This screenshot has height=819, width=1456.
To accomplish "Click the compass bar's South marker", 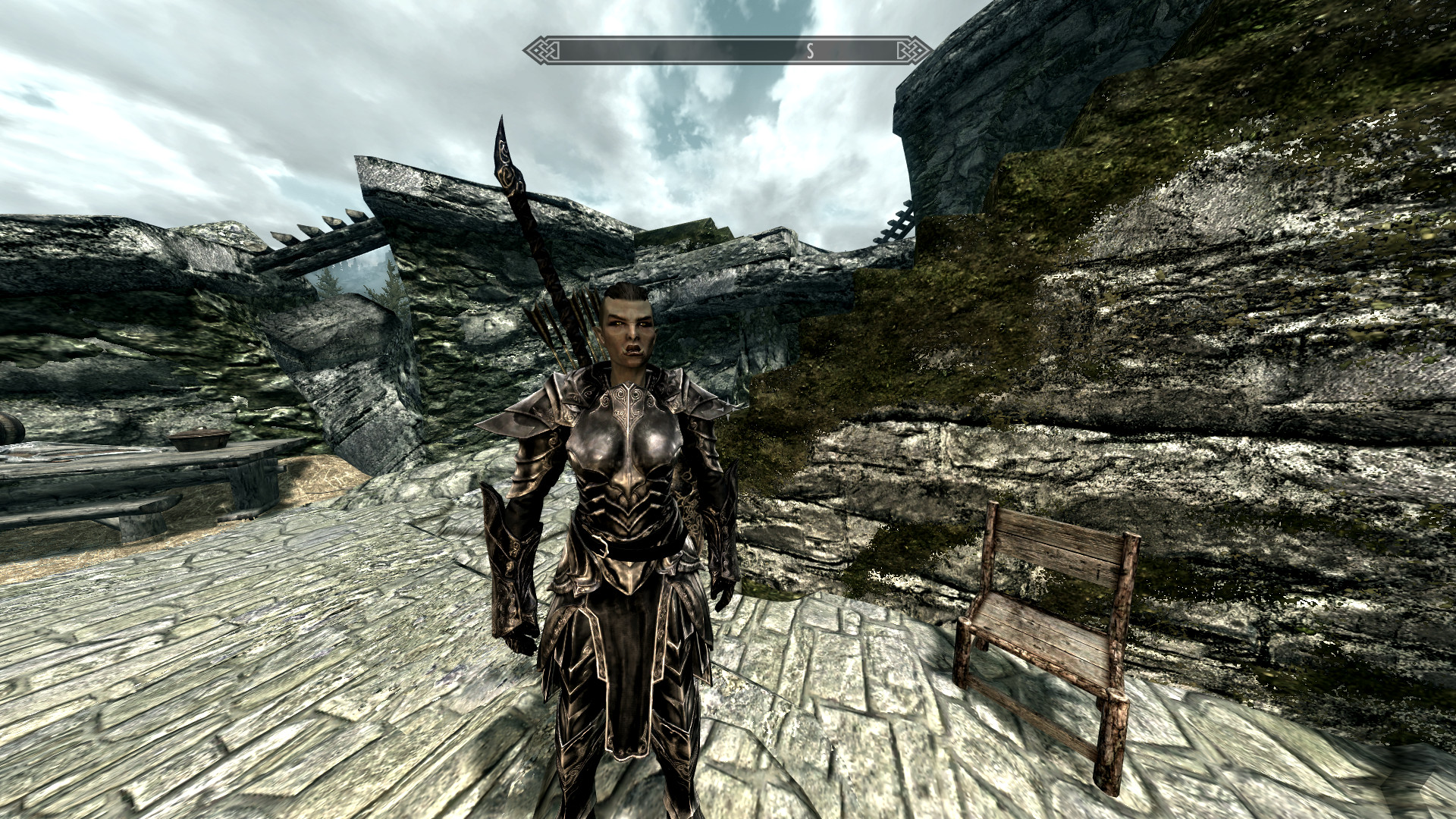I will click(x=810, y=52).
